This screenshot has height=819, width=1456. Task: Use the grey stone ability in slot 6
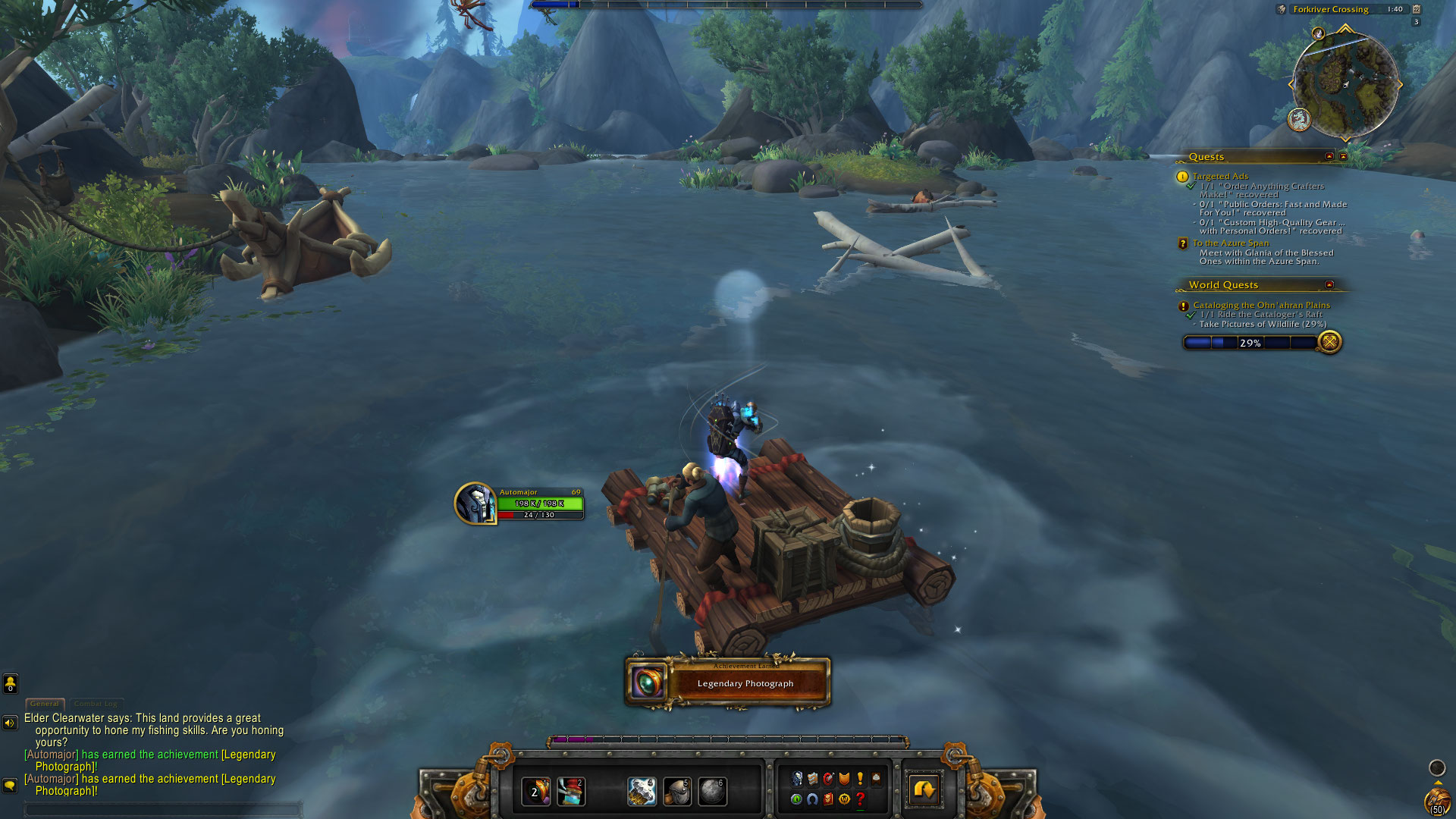pos(712,792)
